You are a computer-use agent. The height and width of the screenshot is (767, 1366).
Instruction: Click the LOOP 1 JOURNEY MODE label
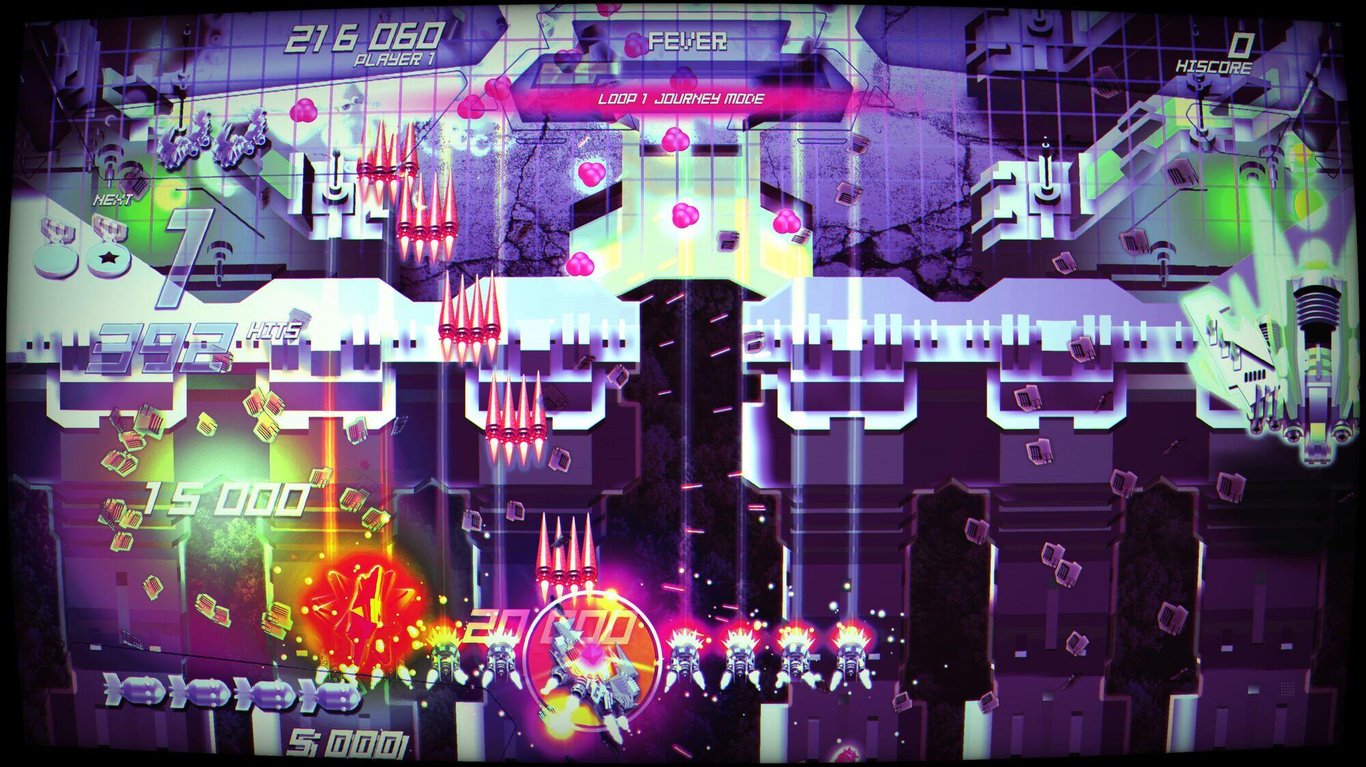tap(683, 99)
